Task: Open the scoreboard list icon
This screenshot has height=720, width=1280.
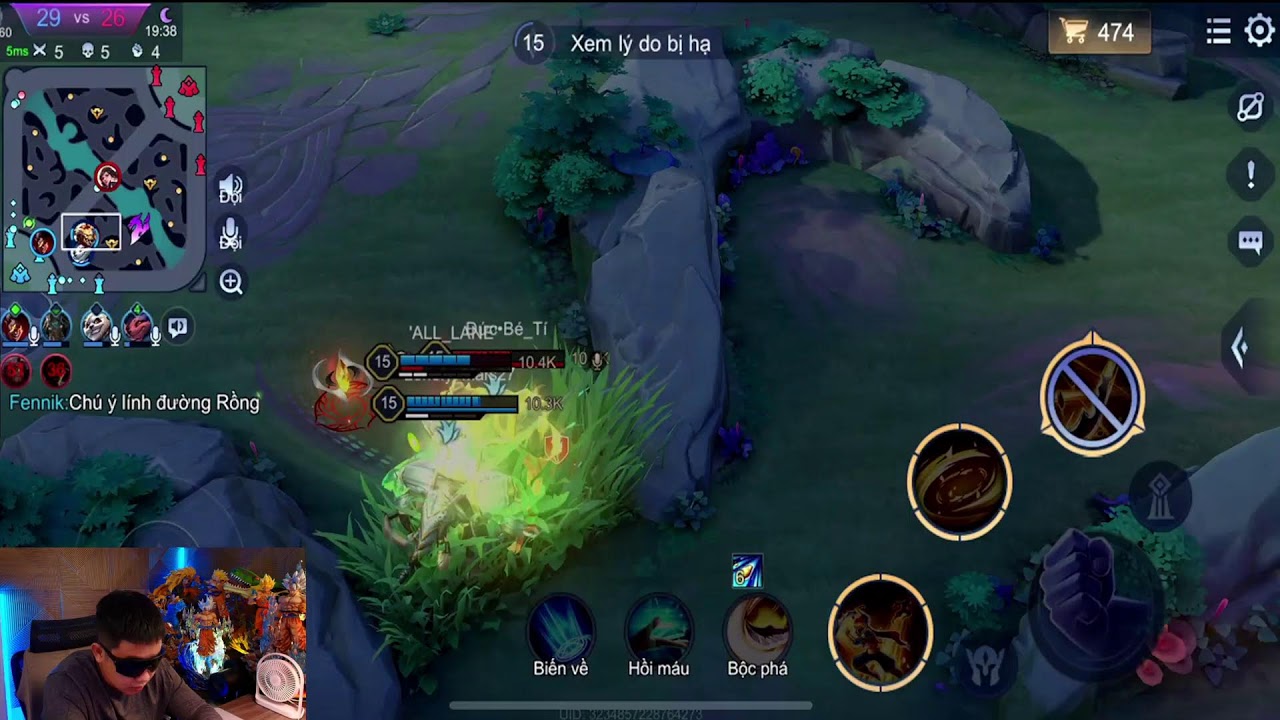Action: [x=1218, y=32]
